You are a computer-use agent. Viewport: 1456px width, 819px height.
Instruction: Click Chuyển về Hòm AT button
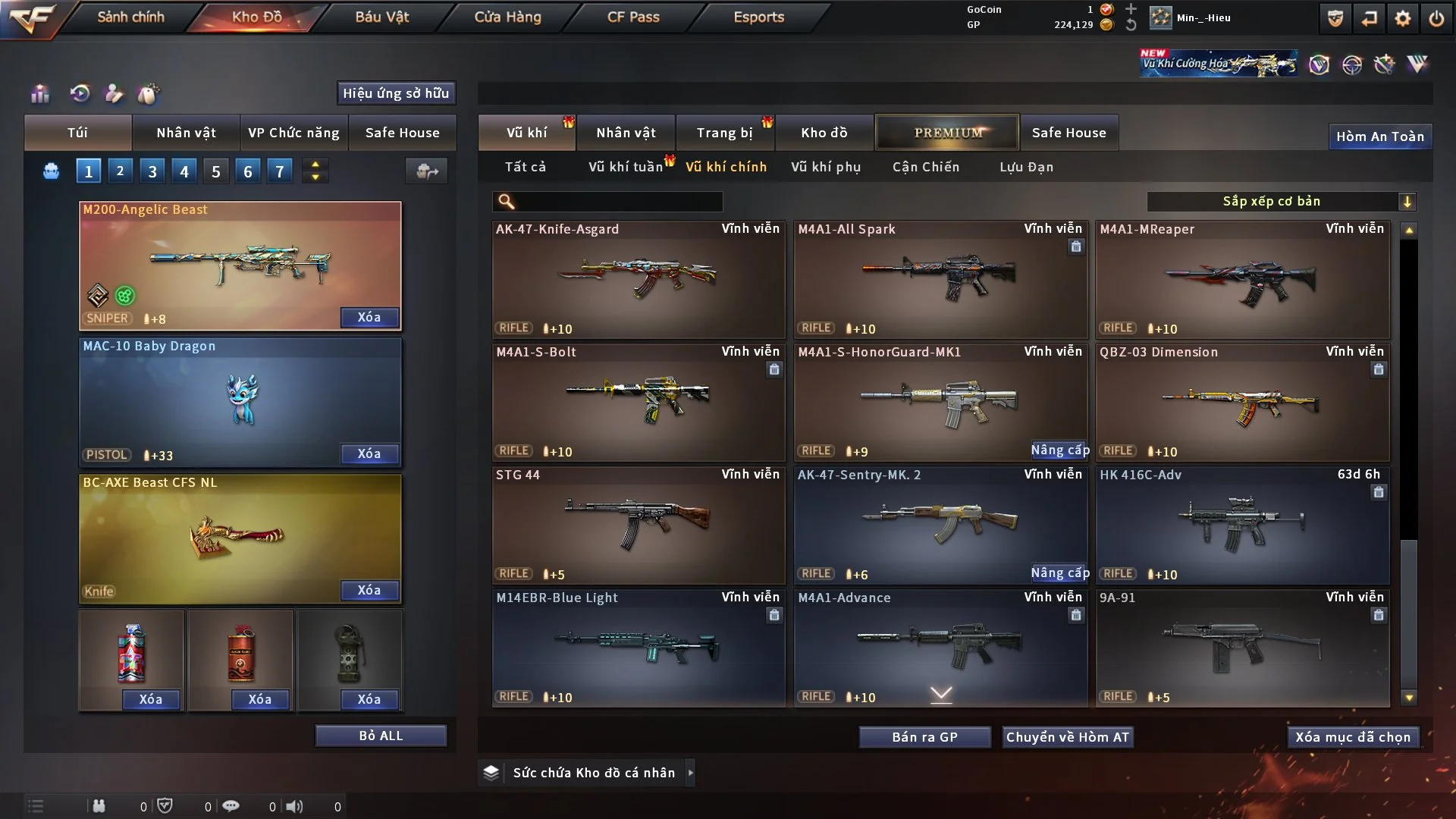1067,737
